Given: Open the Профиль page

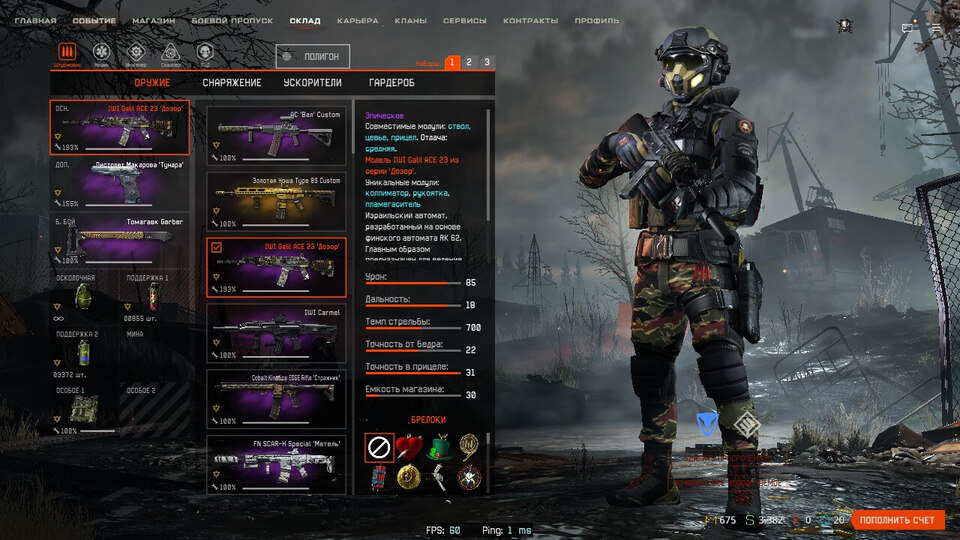Looking at the screenshot, I should coord(596,20).
